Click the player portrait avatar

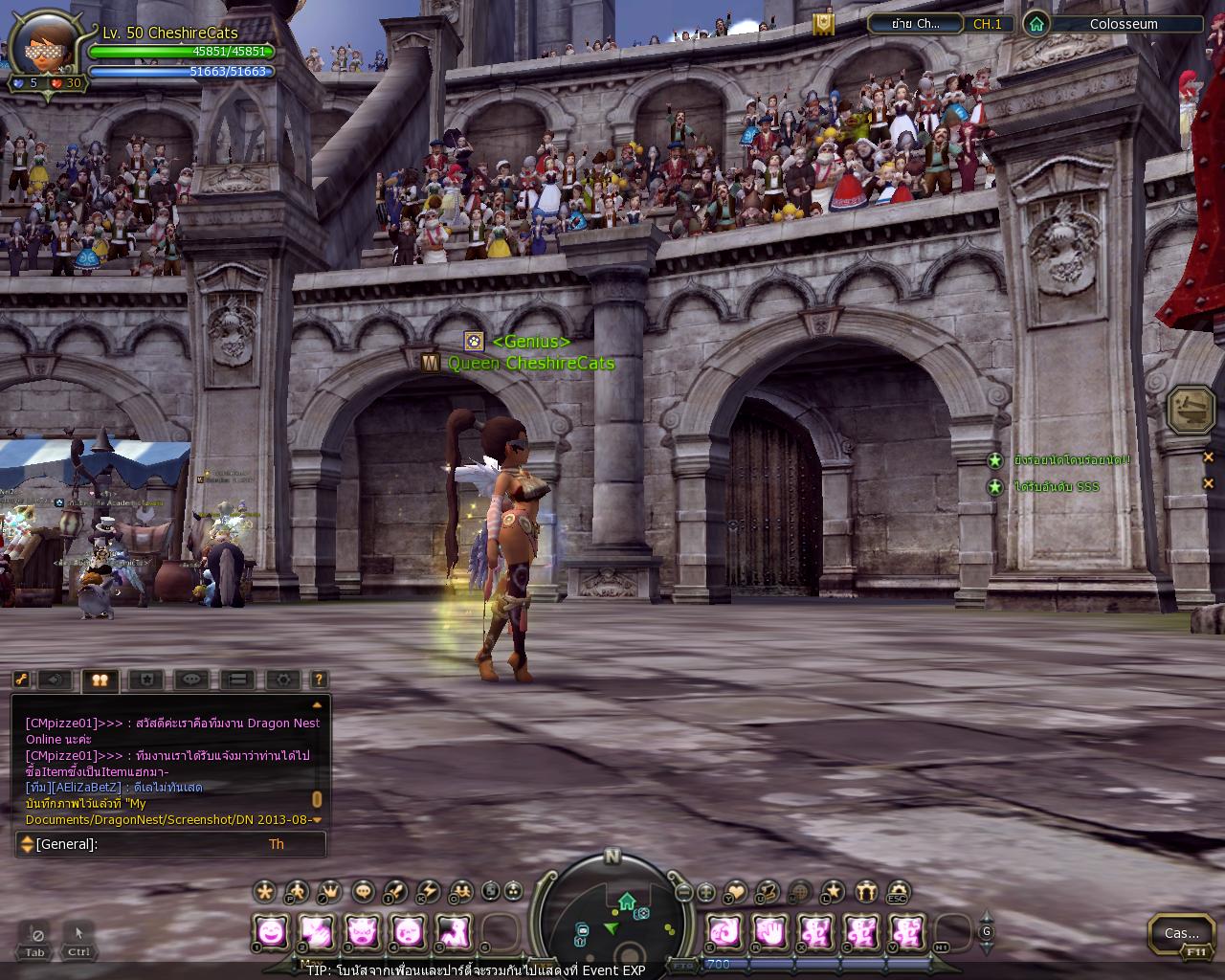tap(43, 43)
